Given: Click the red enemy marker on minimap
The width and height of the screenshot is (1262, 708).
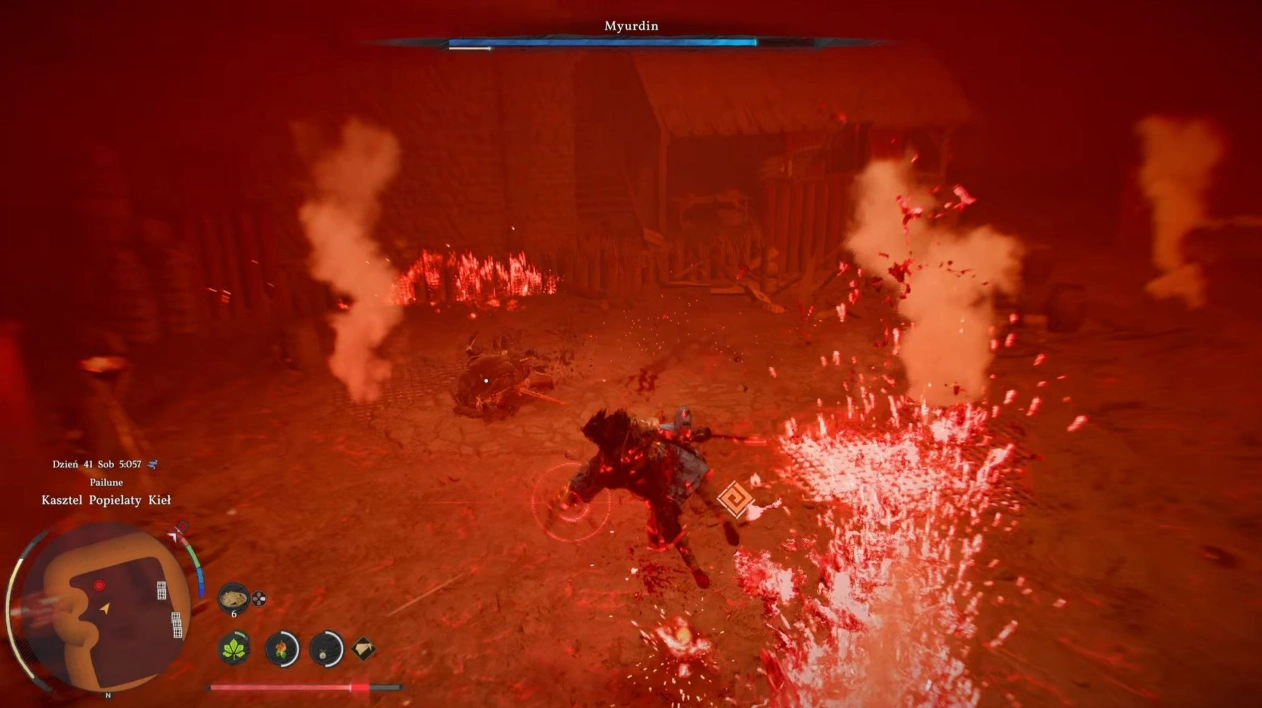Looking at the screenshot, I should click(99, 585).
